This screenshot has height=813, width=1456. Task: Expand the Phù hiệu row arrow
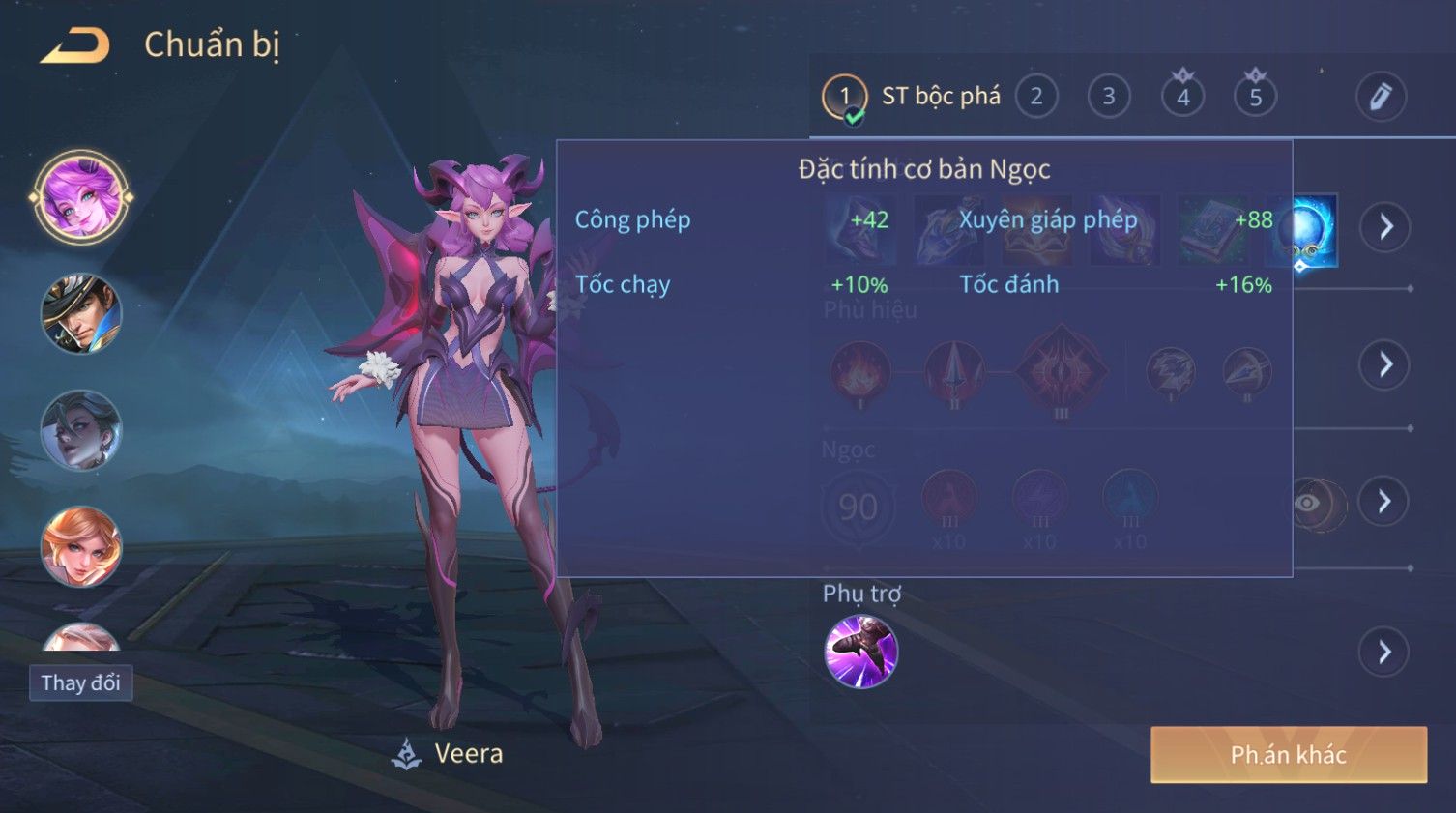coord(1385,364)
